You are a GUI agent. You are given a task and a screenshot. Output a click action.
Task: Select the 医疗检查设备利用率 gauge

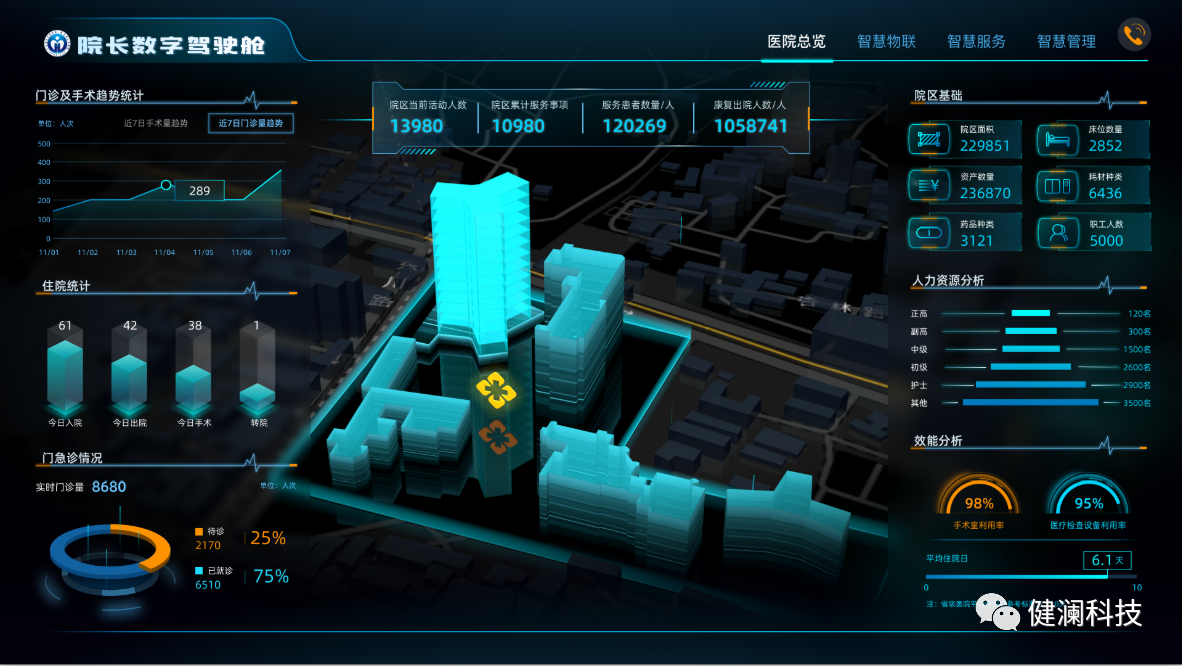coord(1088,503)
